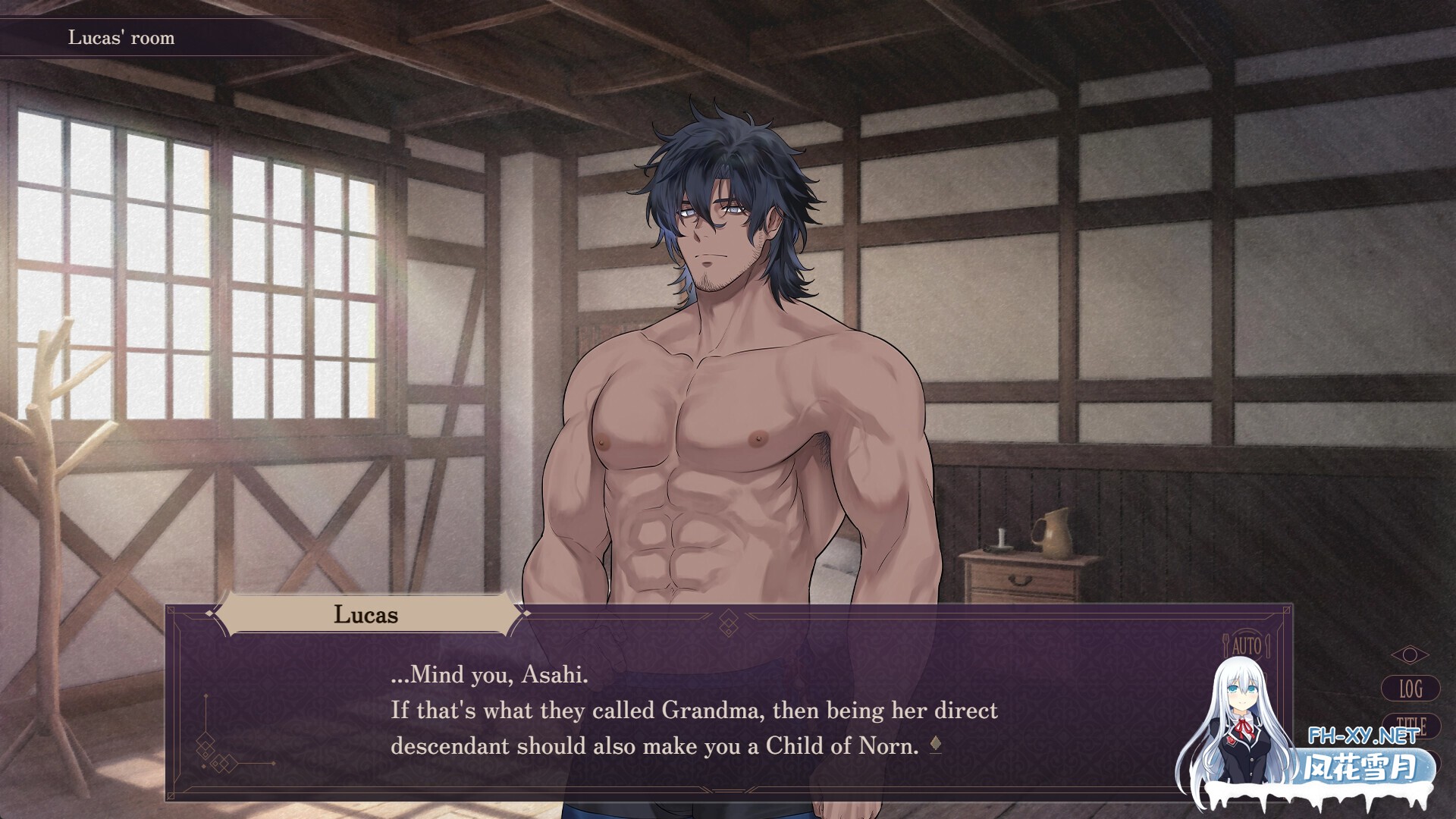Hide the text window with the eye icon
Screen dimensions: 1456x819
tap(1410, 654)
